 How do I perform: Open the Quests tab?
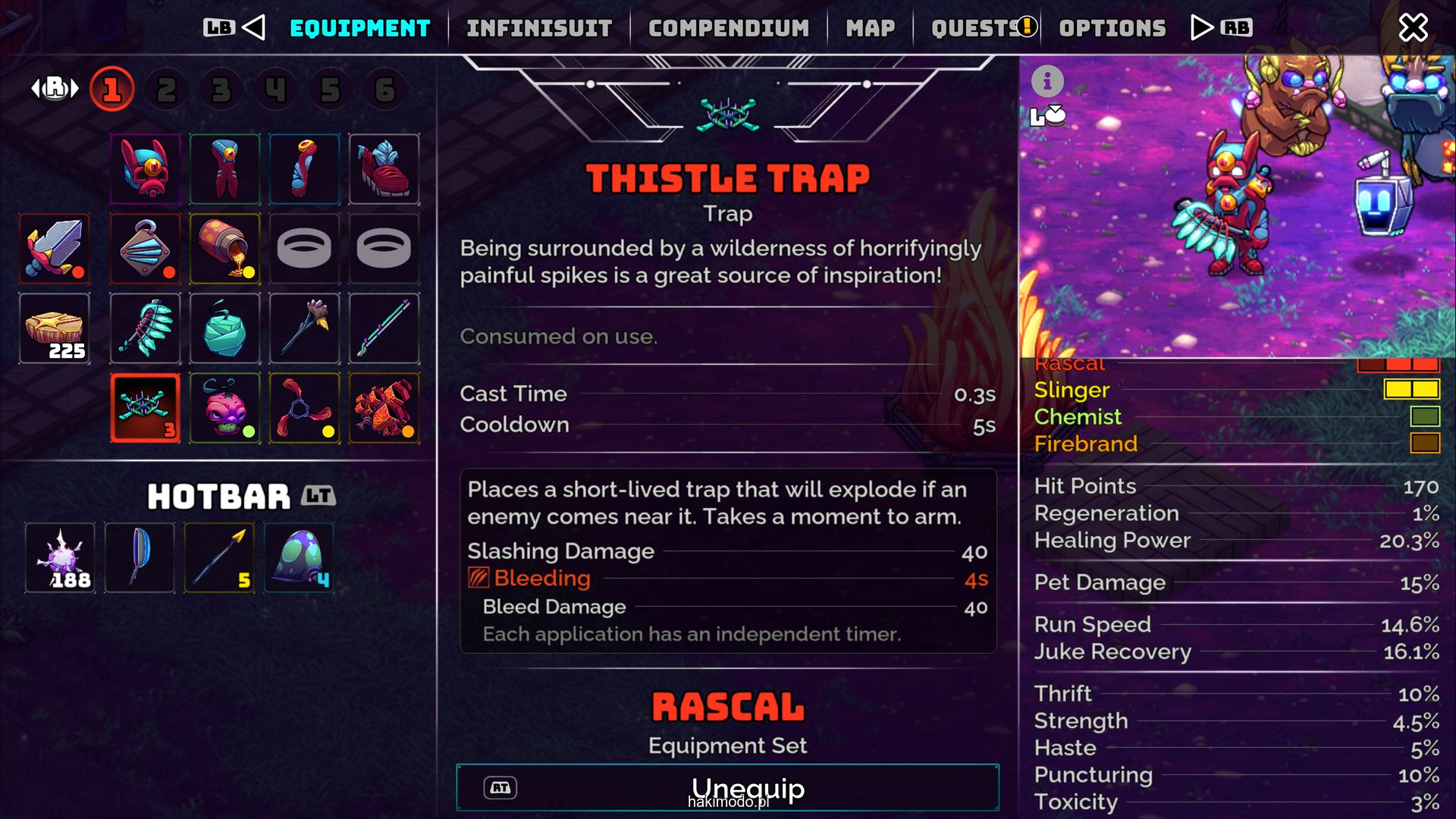click(976, 28)
